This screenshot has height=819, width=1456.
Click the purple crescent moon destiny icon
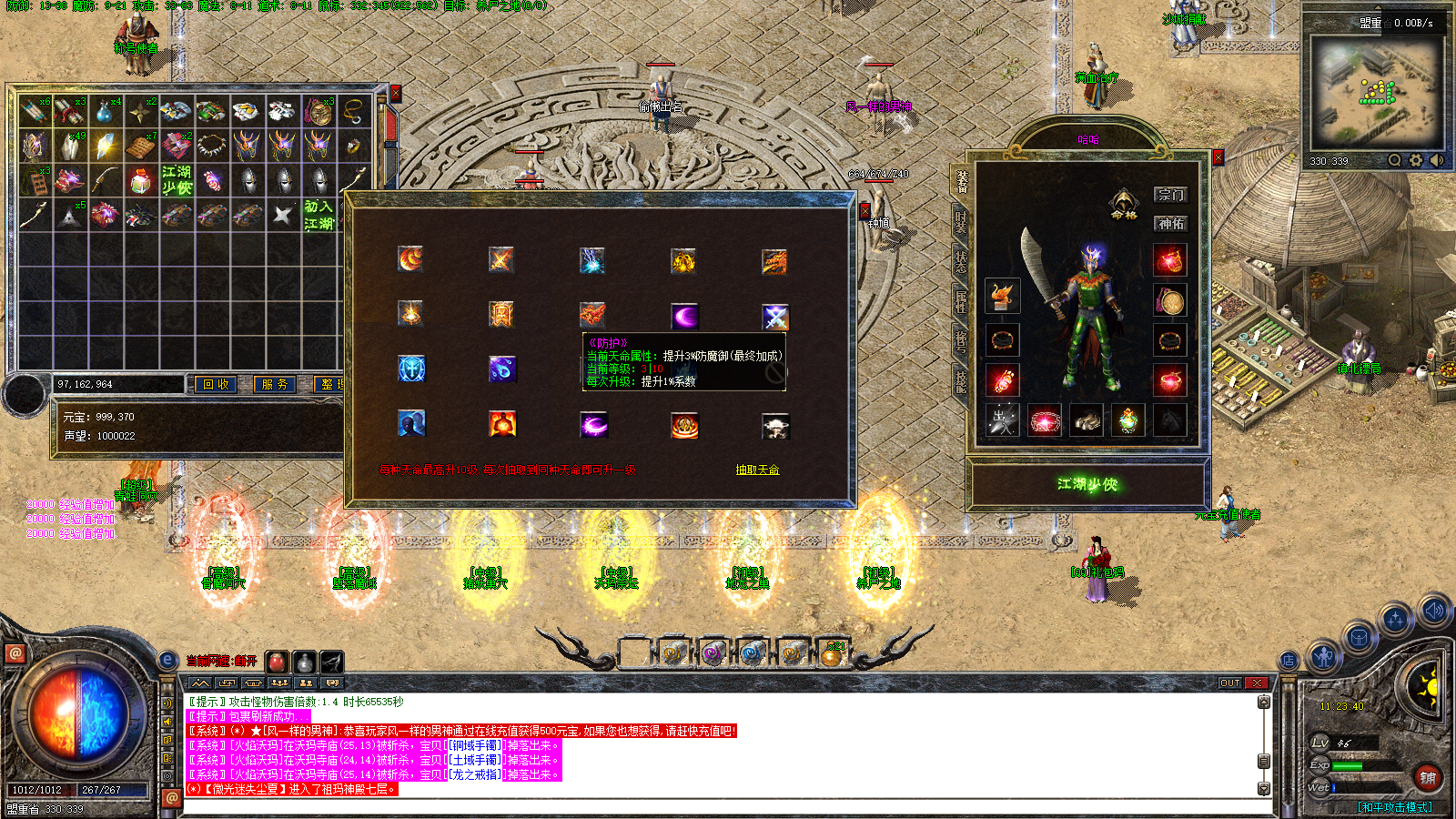tap(684, 316)
